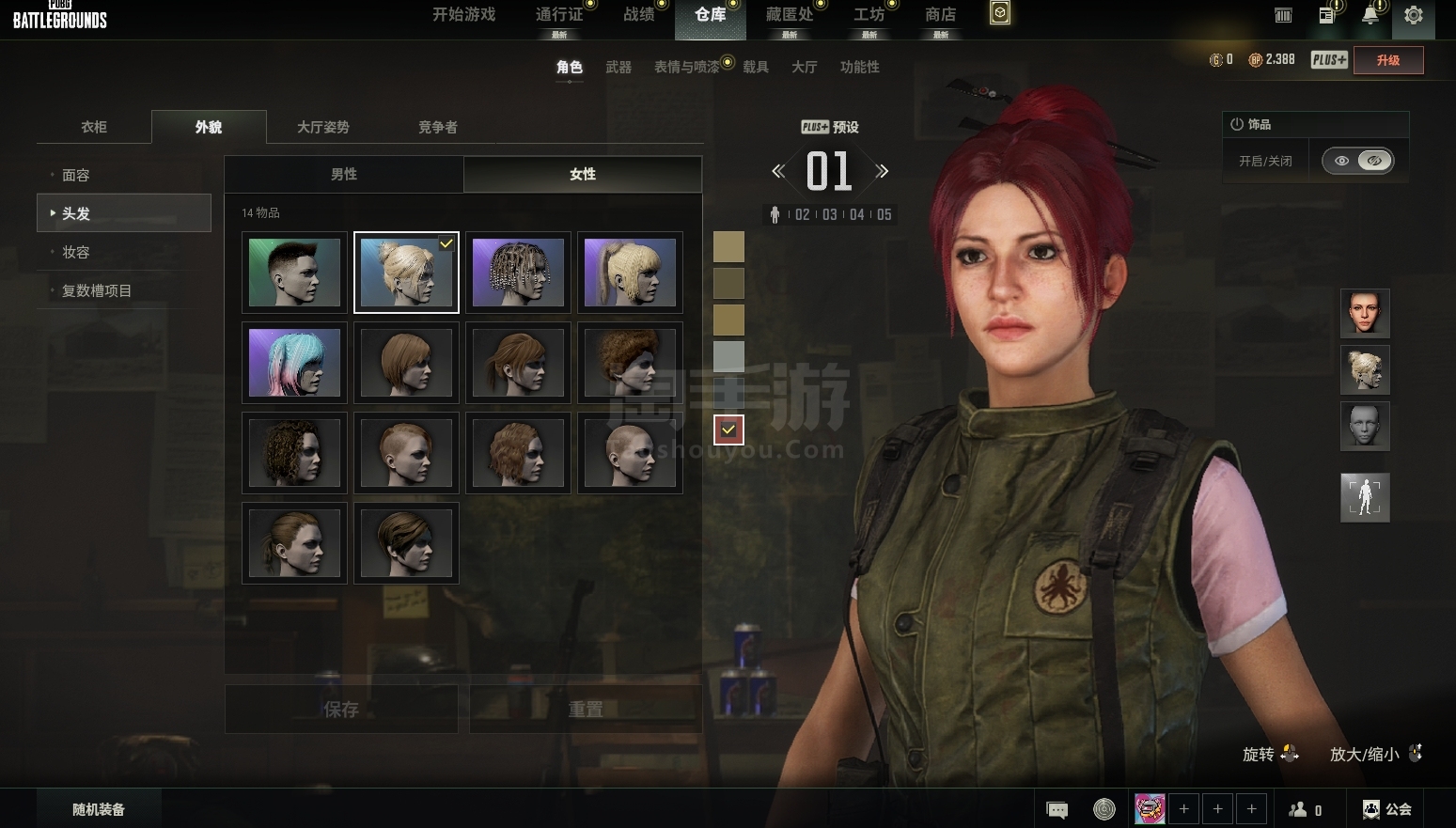1456x828 pixels.
Task: Open the settings gear icon
Action: point(1413,16)
